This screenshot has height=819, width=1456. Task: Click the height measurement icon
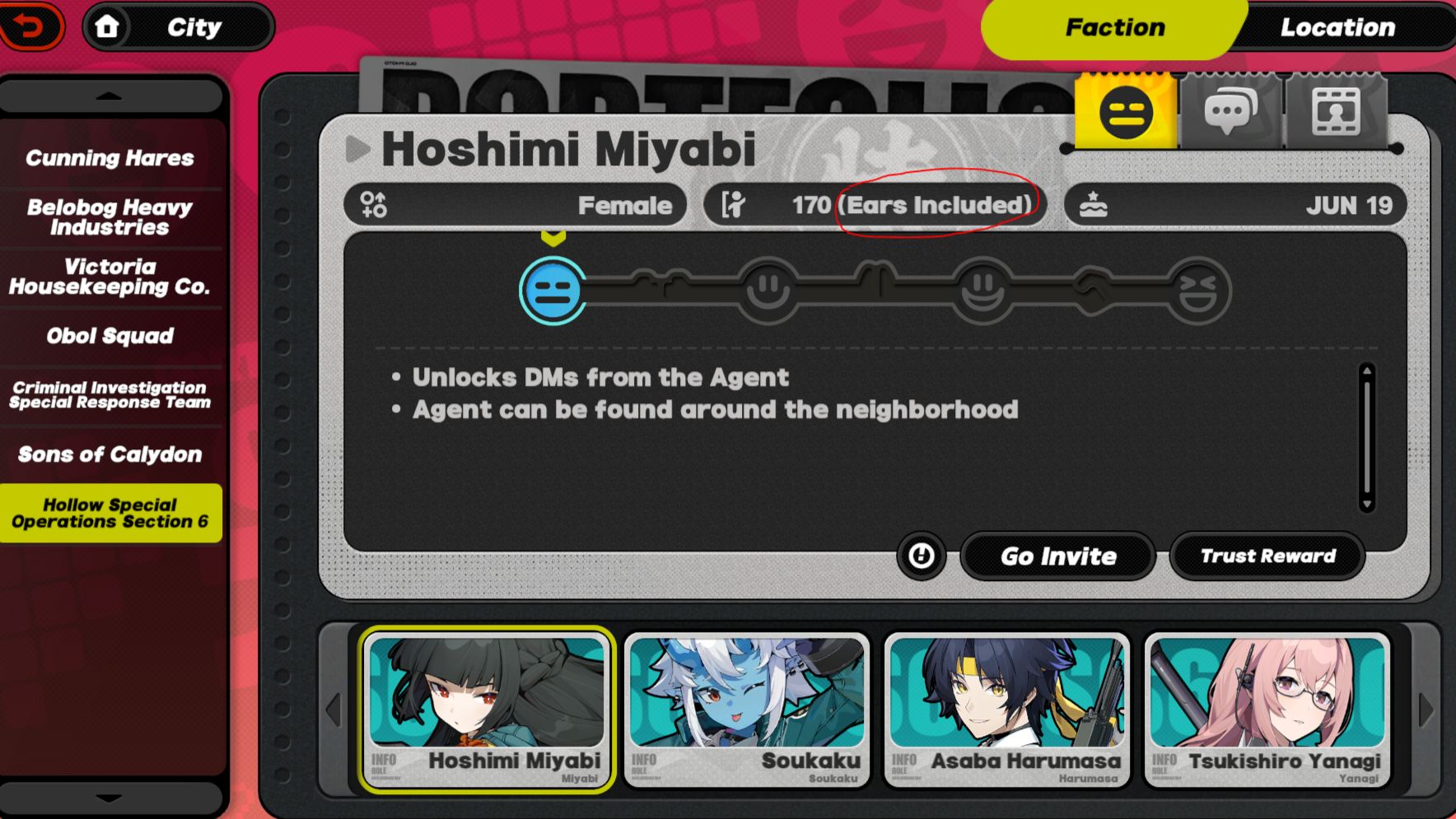coord(735,205)
